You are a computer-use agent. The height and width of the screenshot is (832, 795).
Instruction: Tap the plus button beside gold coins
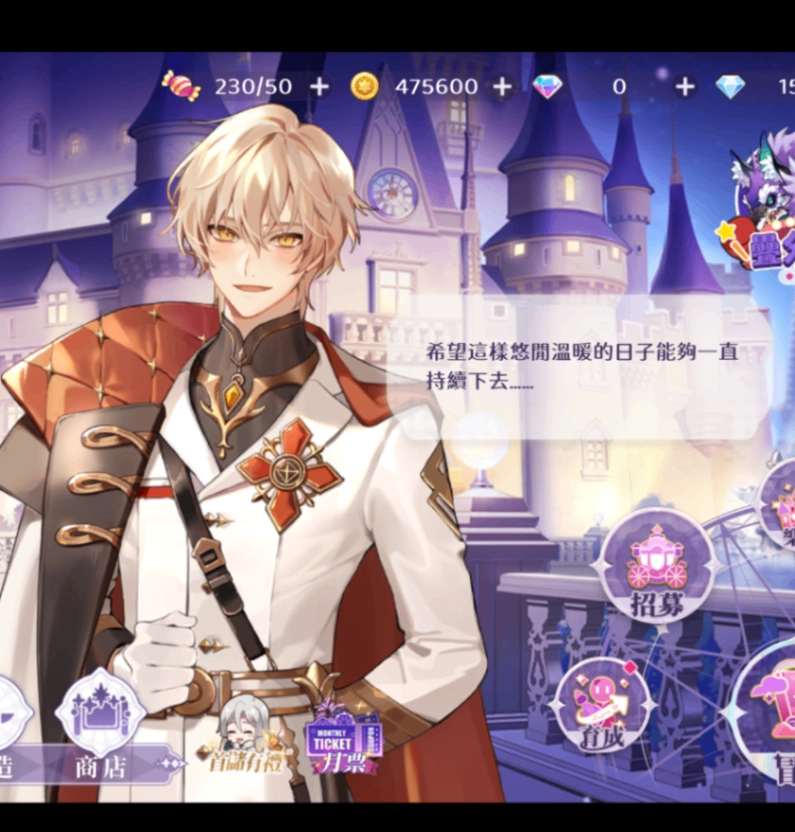pos(502,87)
